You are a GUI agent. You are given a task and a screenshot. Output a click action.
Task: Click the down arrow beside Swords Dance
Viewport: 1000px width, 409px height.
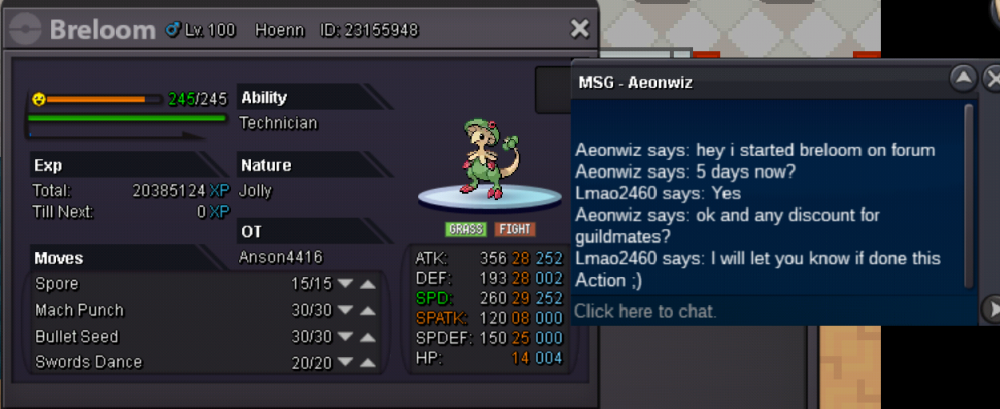click(x=346, y=362)
